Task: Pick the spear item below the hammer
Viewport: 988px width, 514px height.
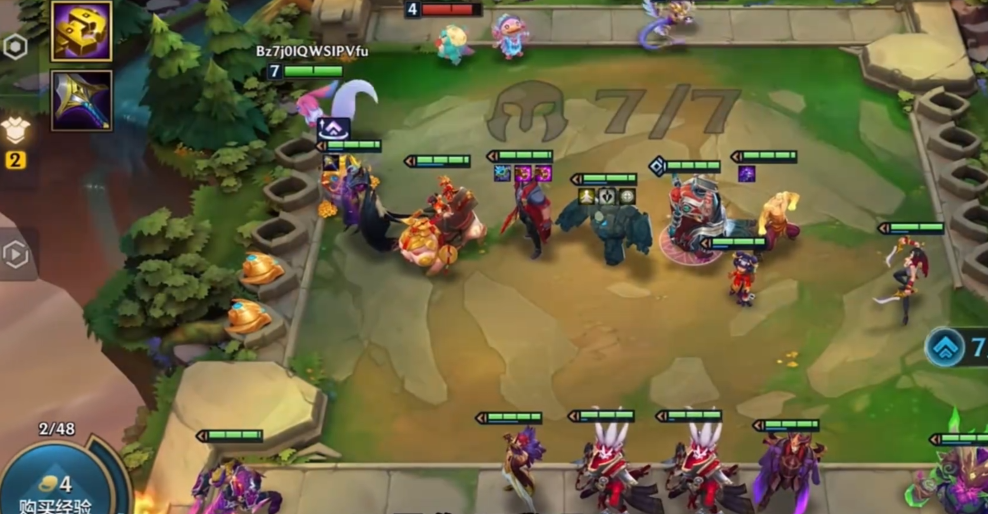Action: coord(81,99)
